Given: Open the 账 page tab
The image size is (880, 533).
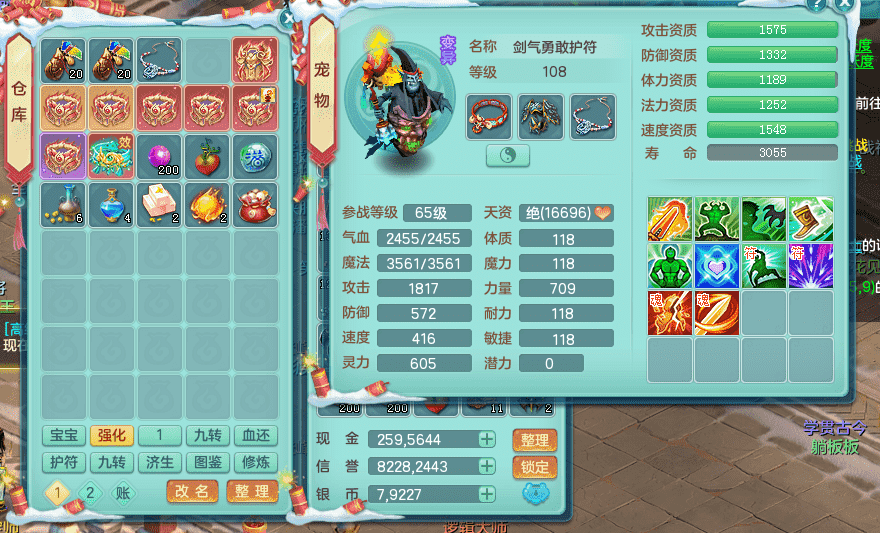Looking at the screenshot, I should [122, 492].
